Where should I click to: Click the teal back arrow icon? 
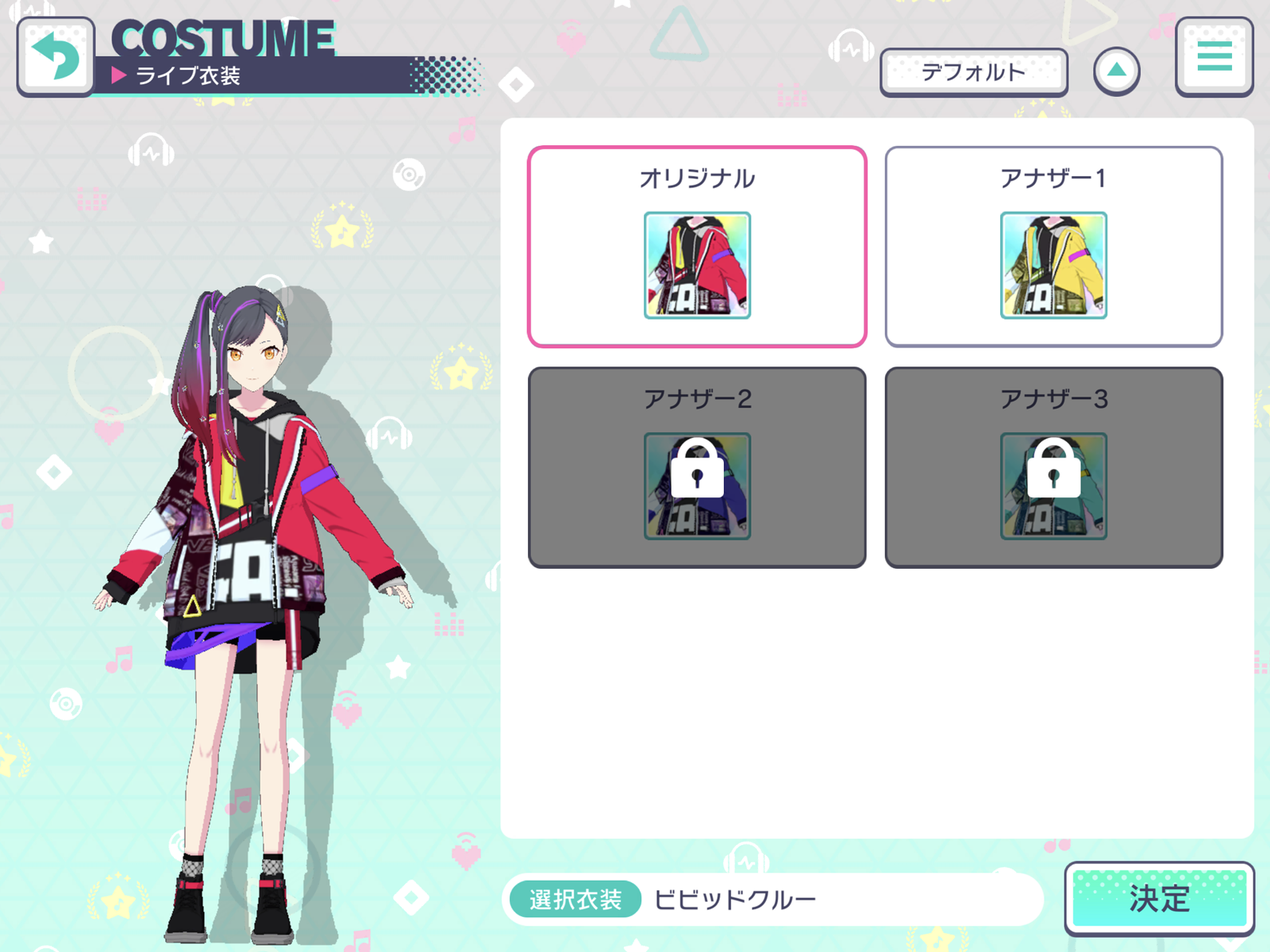coord(55,54)
